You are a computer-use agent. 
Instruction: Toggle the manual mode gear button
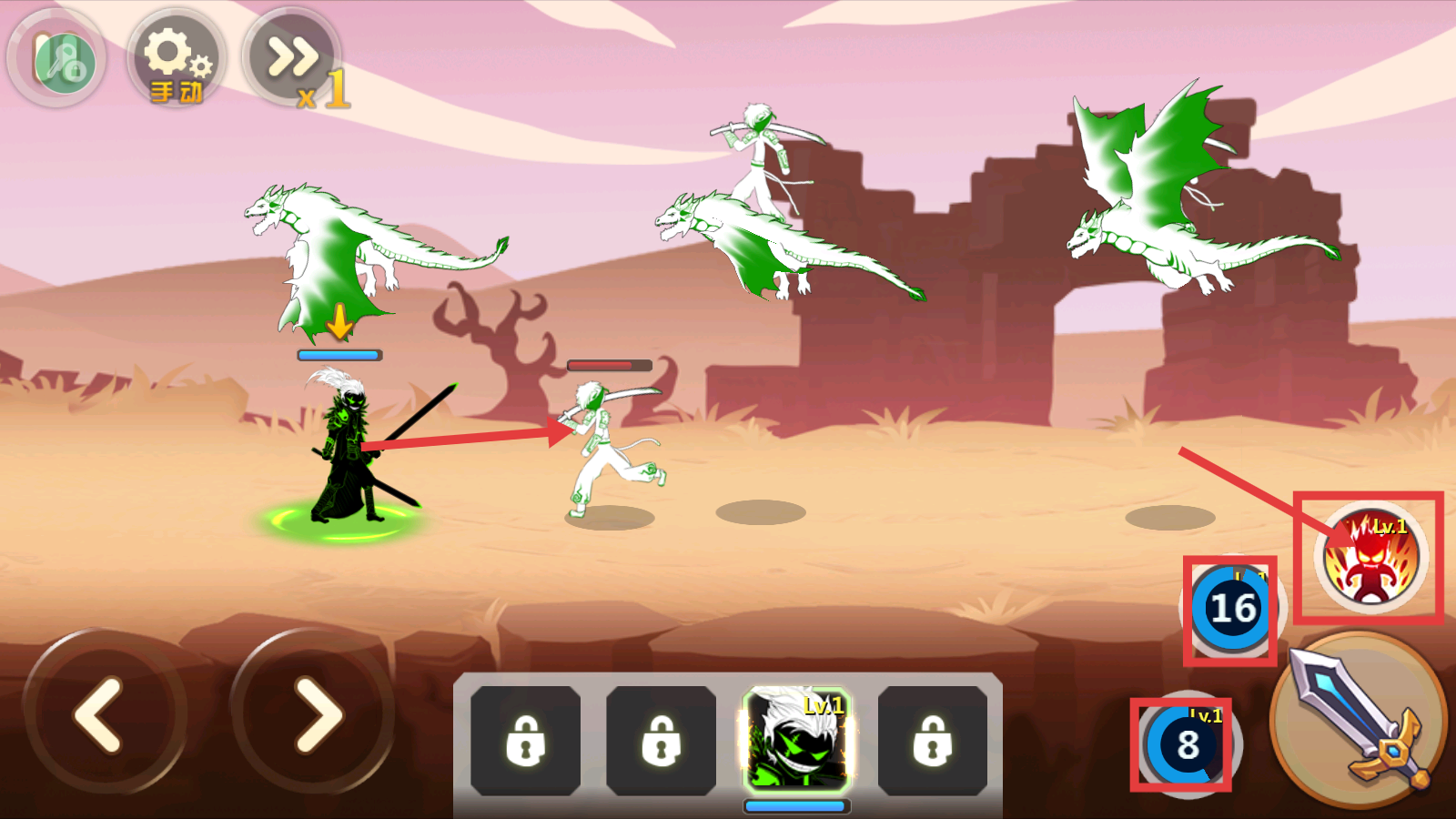pyautogui.click(x=176, y=59)
